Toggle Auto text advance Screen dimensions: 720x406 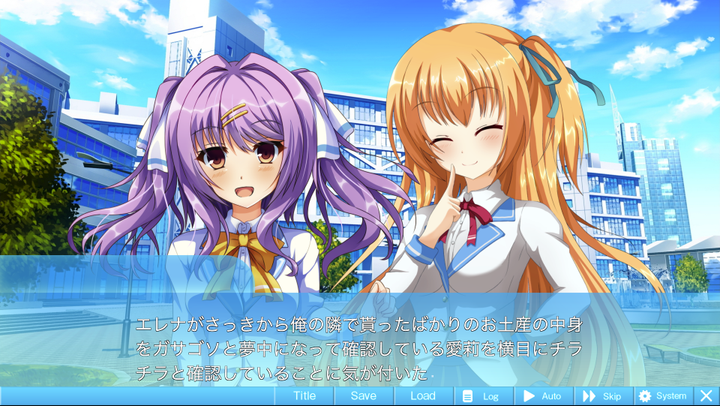pyautogui.click(x=543, y=396)
